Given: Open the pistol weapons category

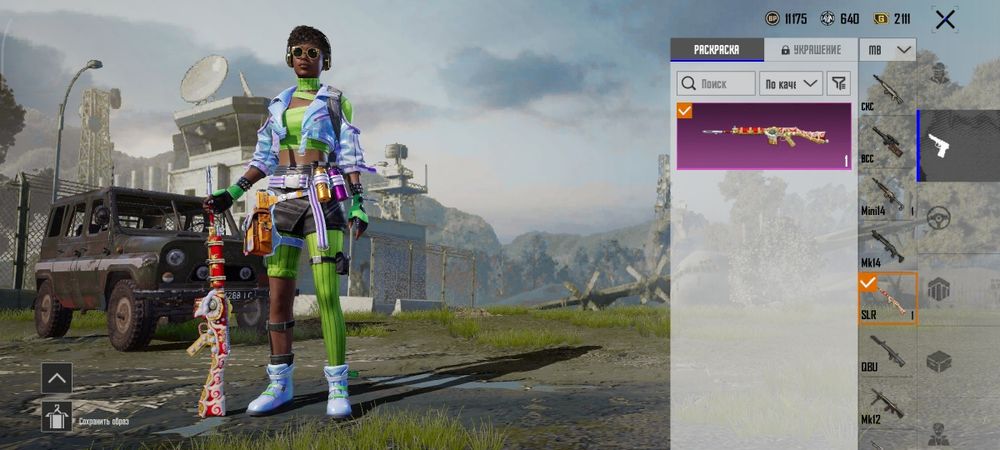Looking at the screenshot, I should pos(939,146).
